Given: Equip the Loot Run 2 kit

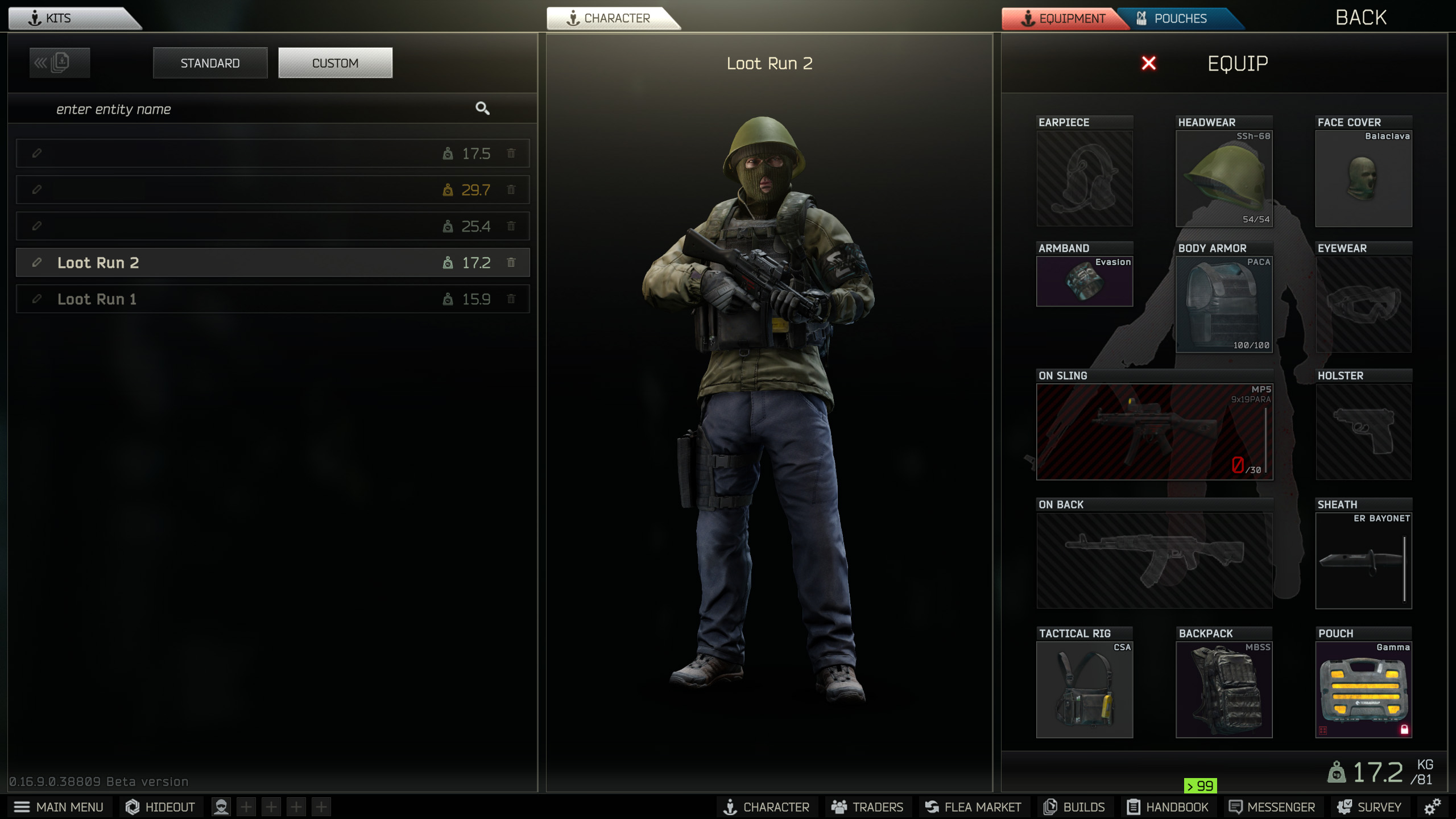Looking at the screenshot, I should (x=1237, y=63).
